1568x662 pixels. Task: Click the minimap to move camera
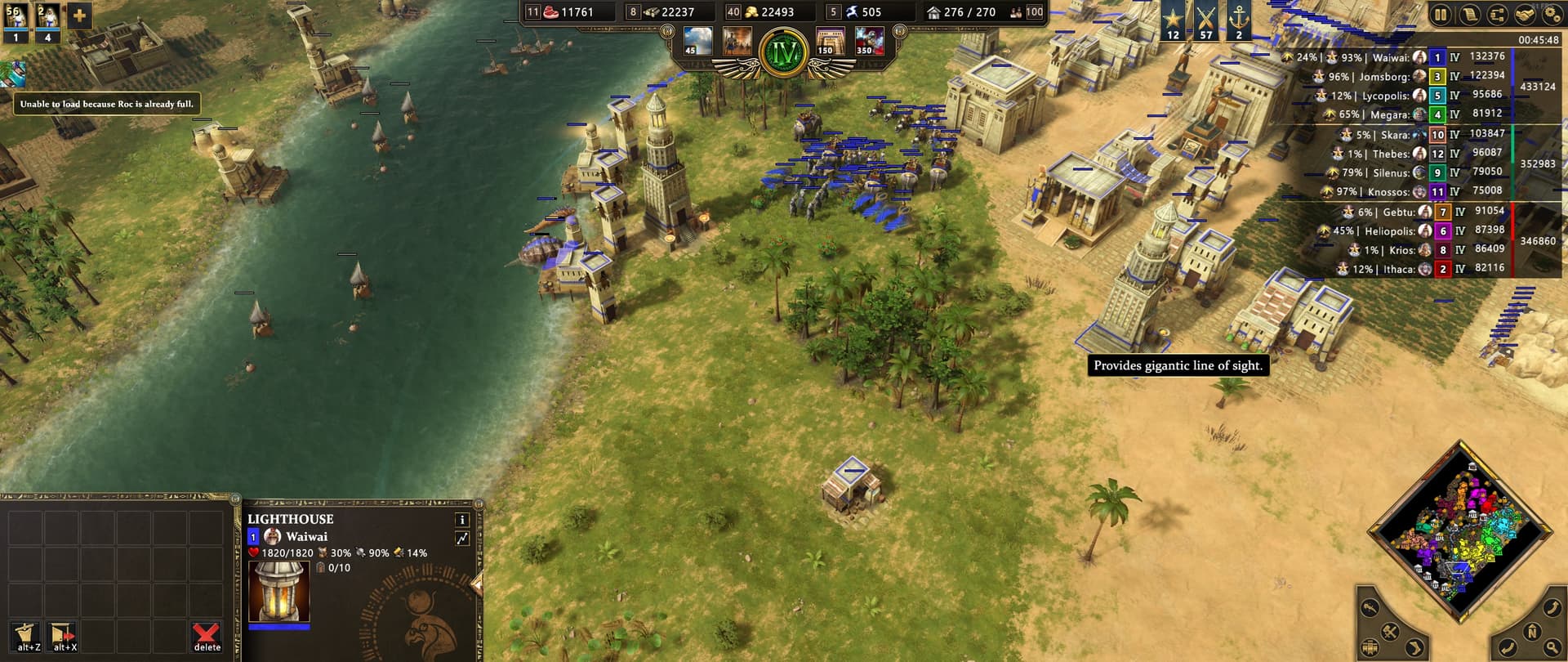1460,533
